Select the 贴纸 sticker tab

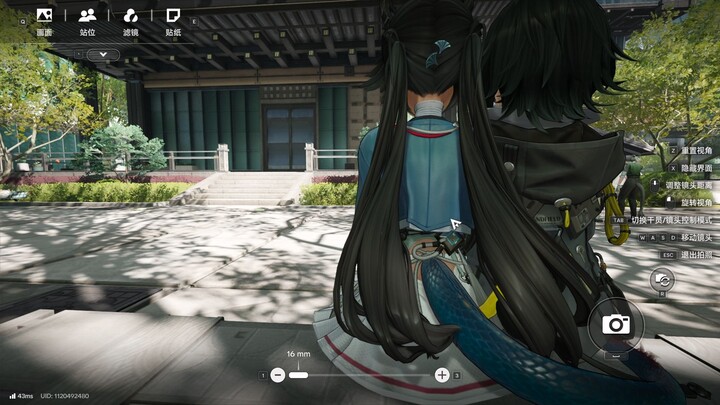pos(173,20)
